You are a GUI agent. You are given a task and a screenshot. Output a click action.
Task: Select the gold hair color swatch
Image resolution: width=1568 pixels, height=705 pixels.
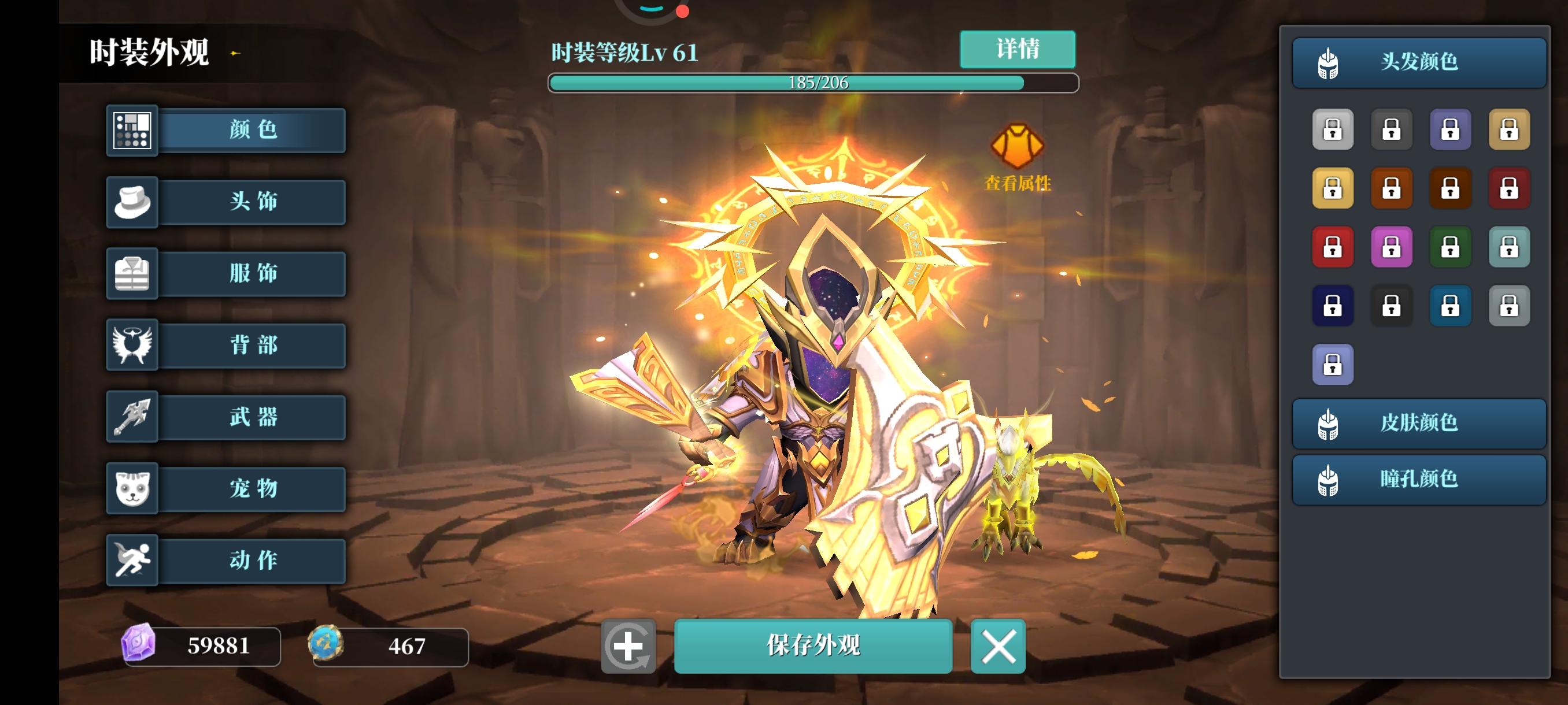(x=1333, y=188)
